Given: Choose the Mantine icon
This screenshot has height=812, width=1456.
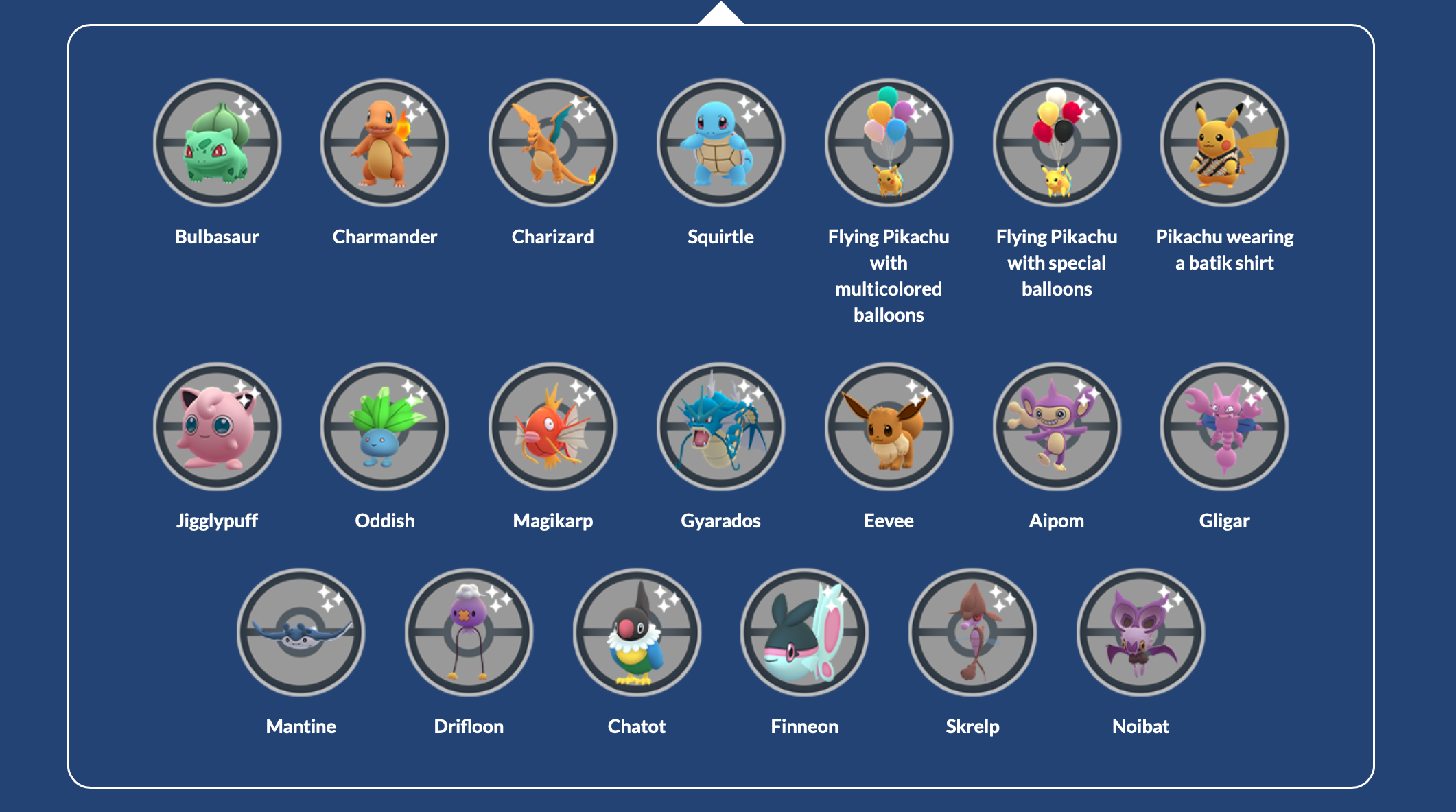Looking at the screenshot, I should point(301,632).
